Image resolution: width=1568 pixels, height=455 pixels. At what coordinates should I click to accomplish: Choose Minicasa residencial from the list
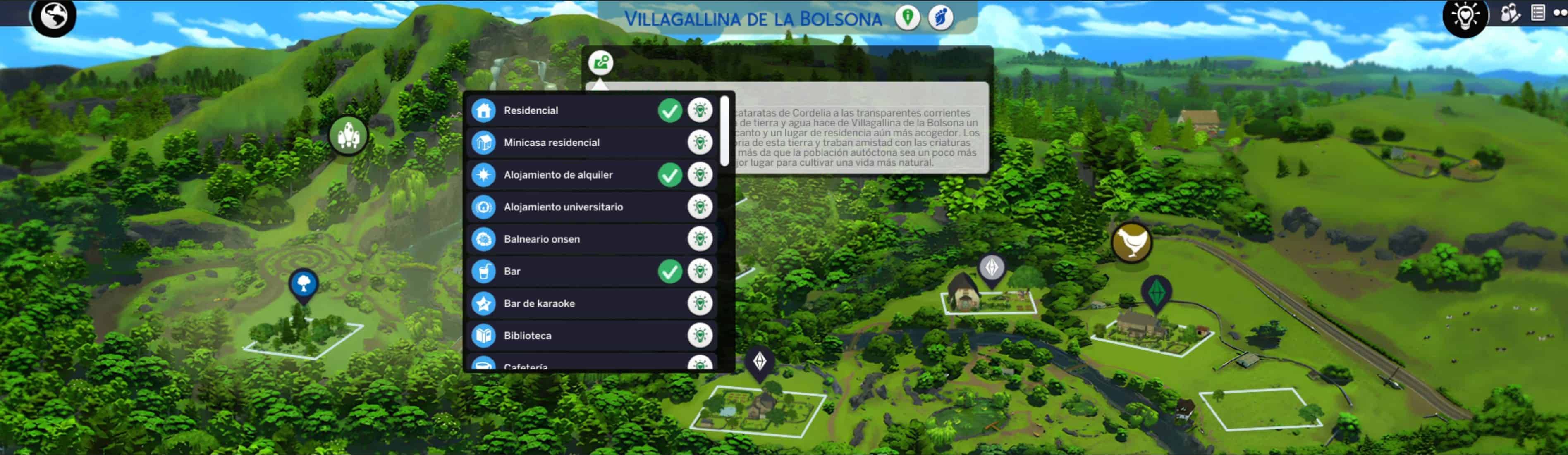pos(551,142)
